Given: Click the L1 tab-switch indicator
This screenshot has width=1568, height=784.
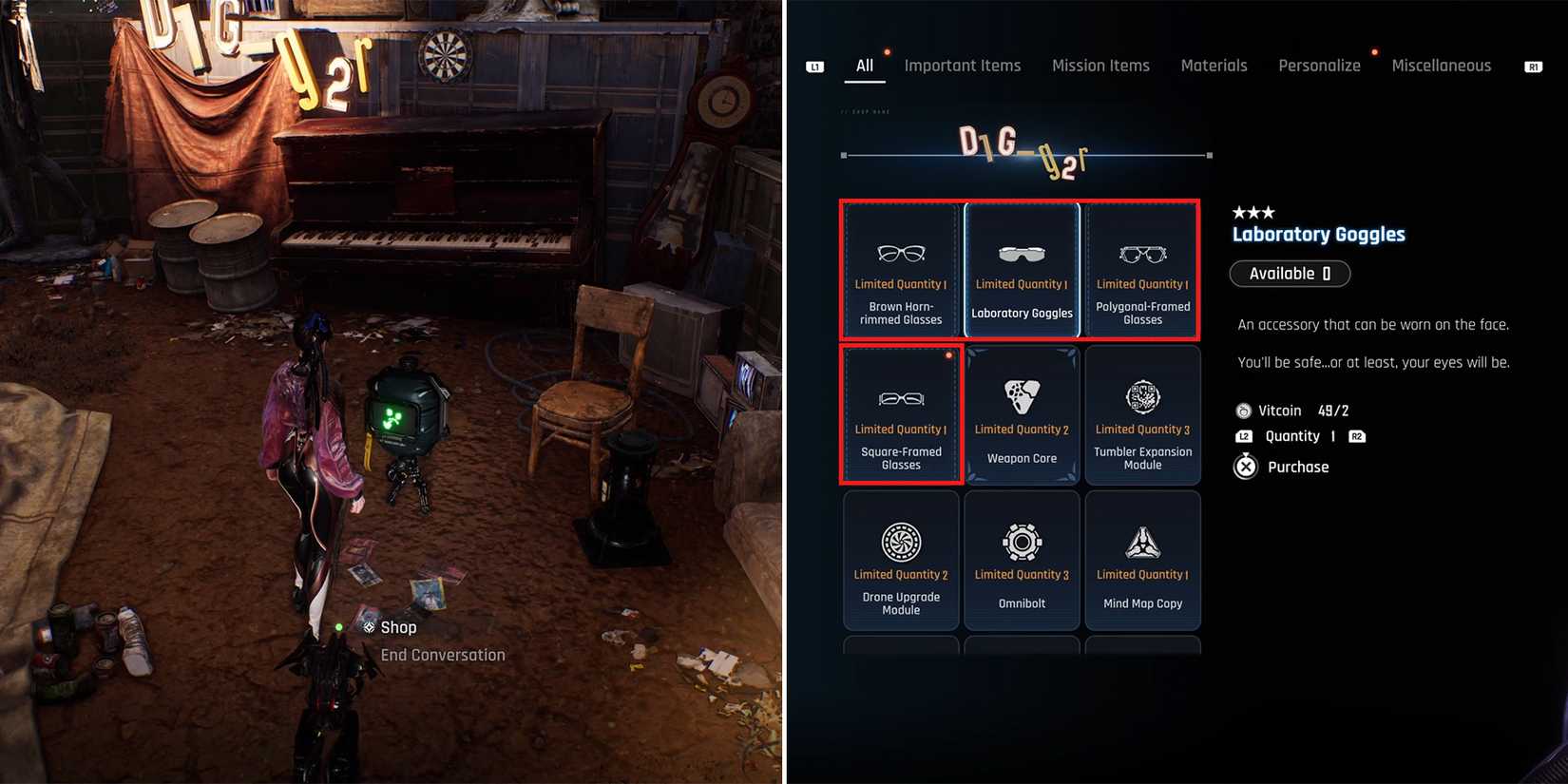Looking at the screenshot, I should [x=813, y=66].
